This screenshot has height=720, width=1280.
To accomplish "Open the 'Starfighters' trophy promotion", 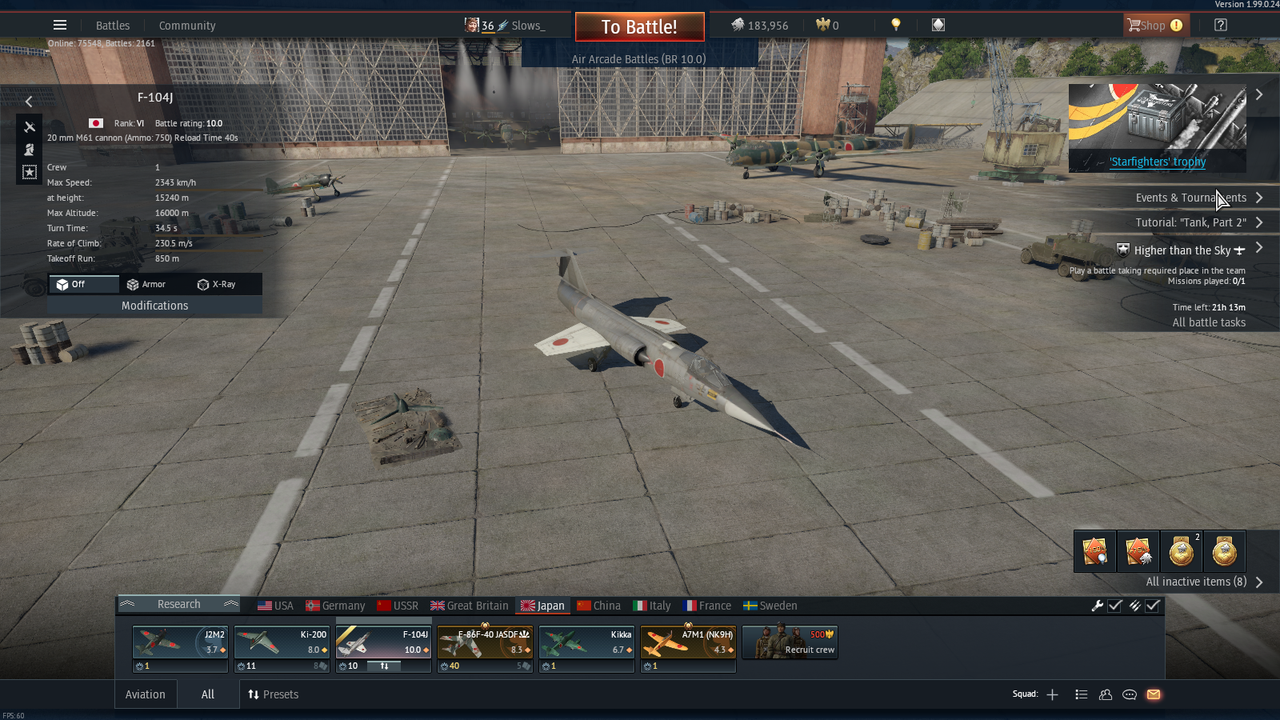I will click(x=1157, y=162).
